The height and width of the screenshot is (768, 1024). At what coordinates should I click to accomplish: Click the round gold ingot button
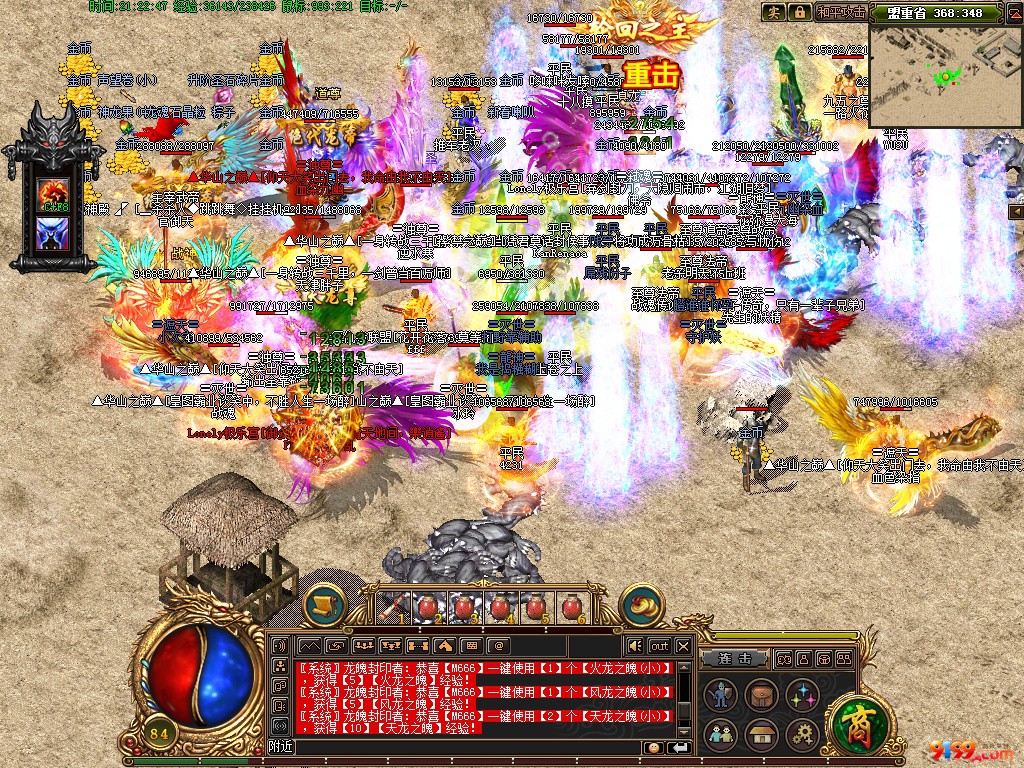[640, 605]
